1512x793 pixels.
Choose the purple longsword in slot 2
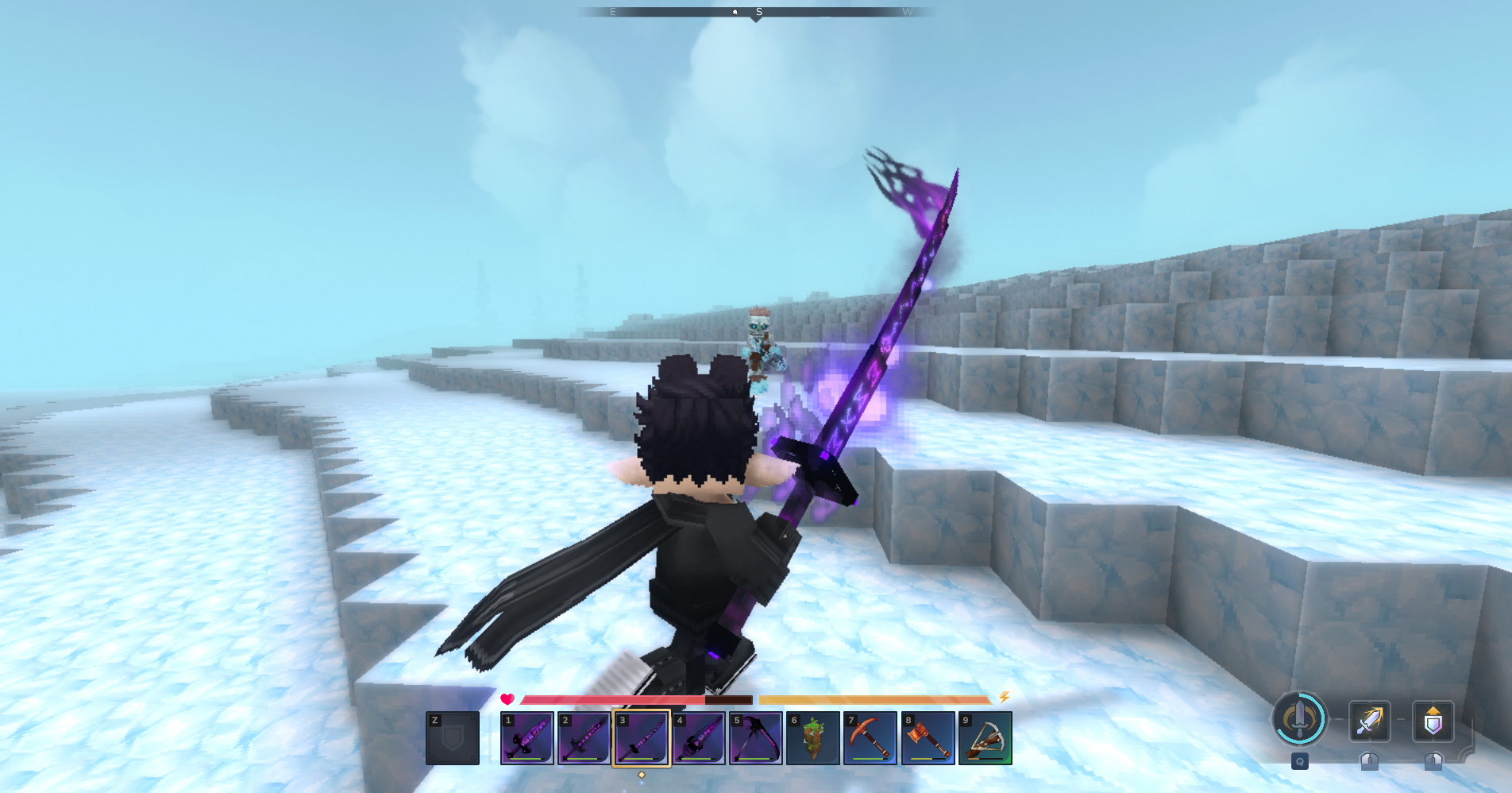(x=584, y=738)
